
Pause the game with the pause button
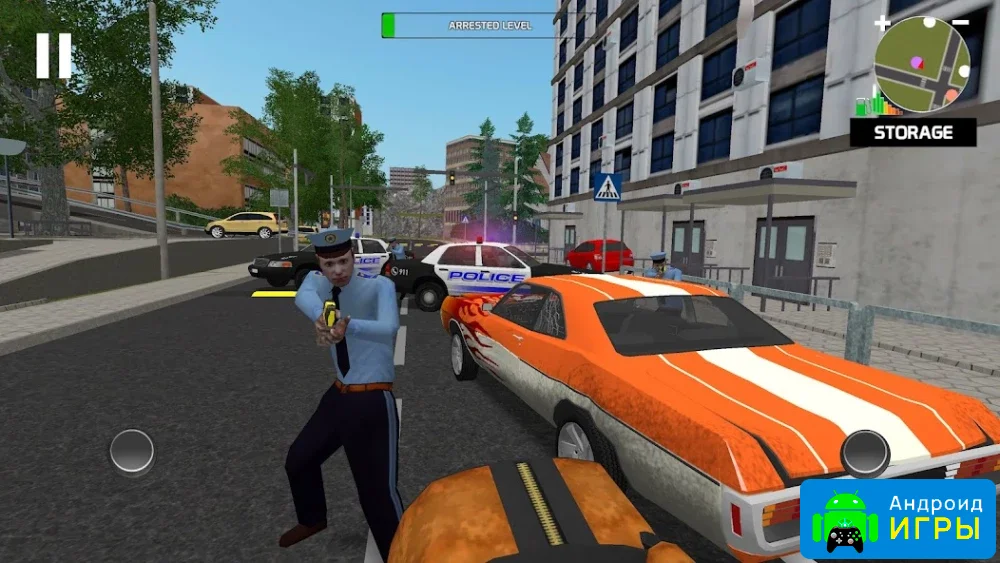click(54, 56)
